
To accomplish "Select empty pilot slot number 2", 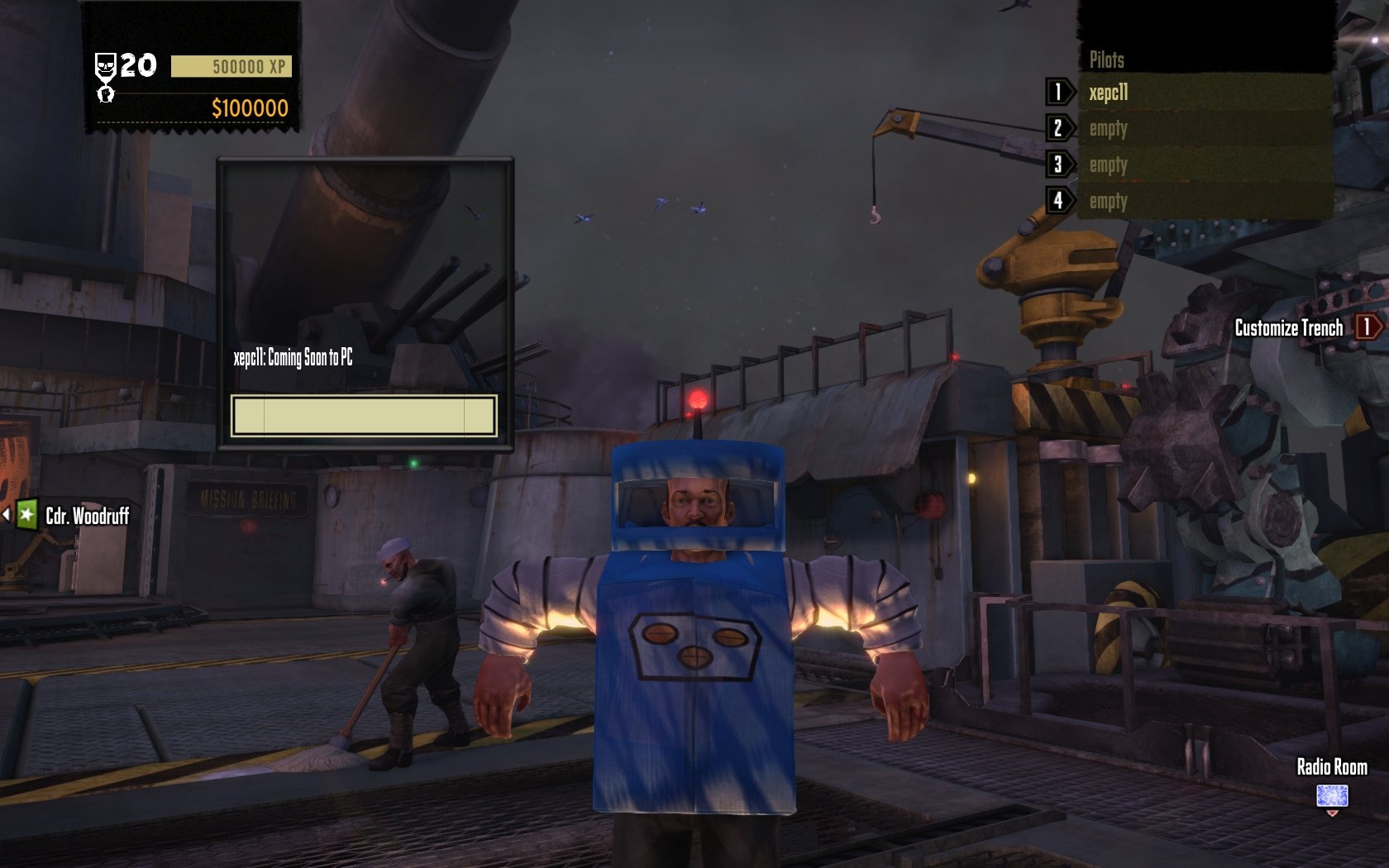I will [1204, 129].
